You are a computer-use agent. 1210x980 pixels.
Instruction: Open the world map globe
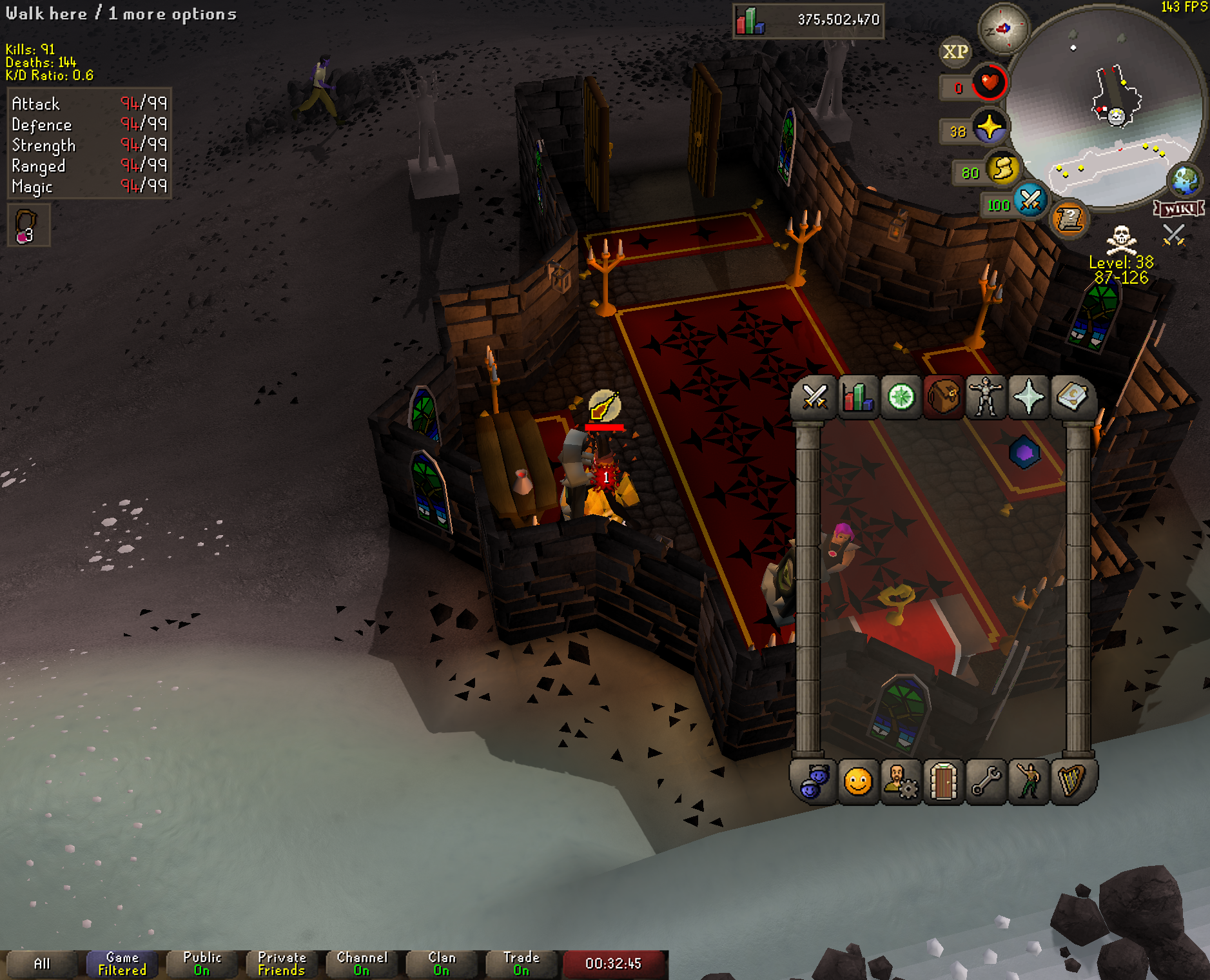point(1186,181)
